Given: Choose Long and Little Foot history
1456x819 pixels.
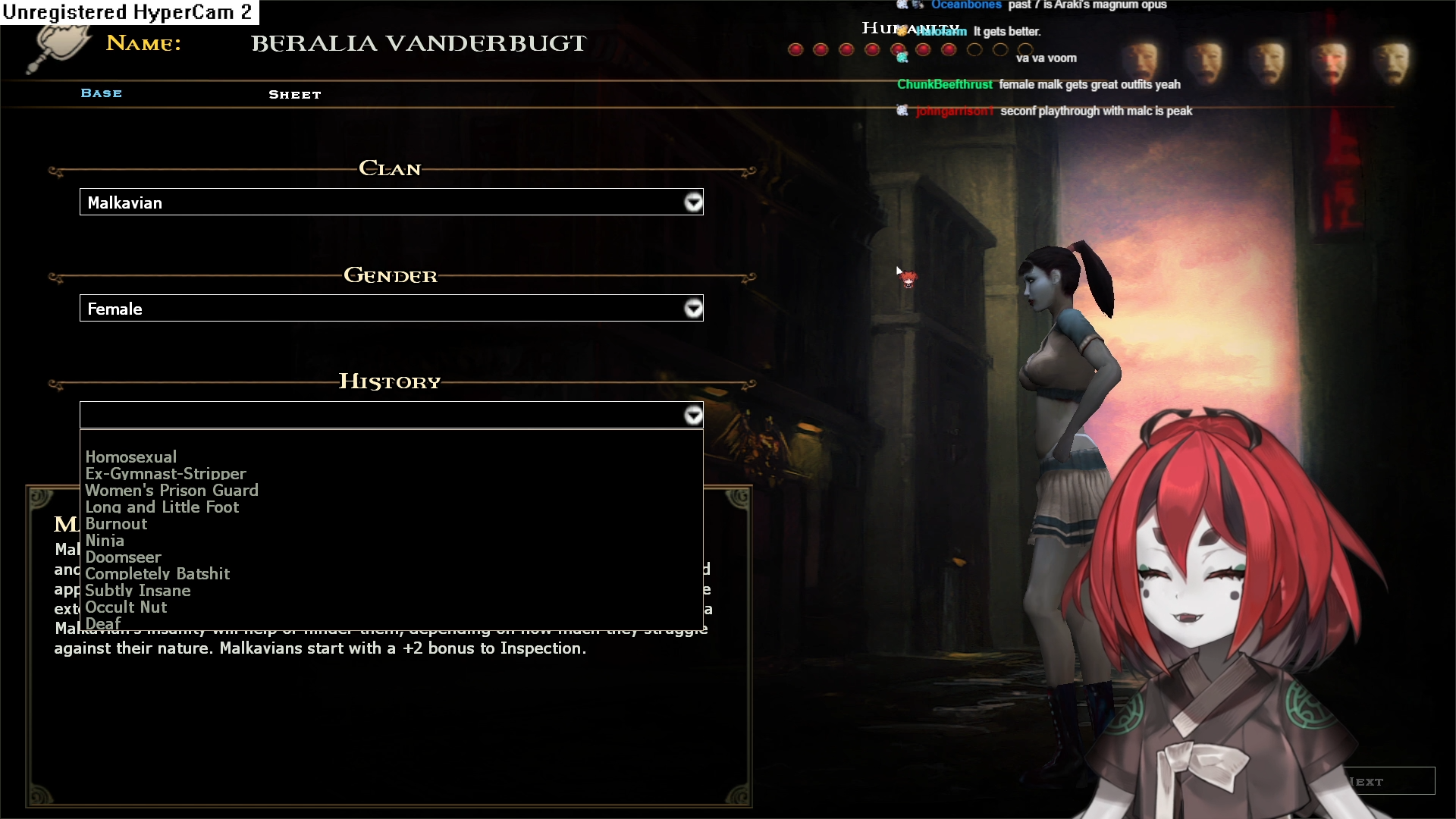Looking at the screenshot, I should click(x=162, y=507).
